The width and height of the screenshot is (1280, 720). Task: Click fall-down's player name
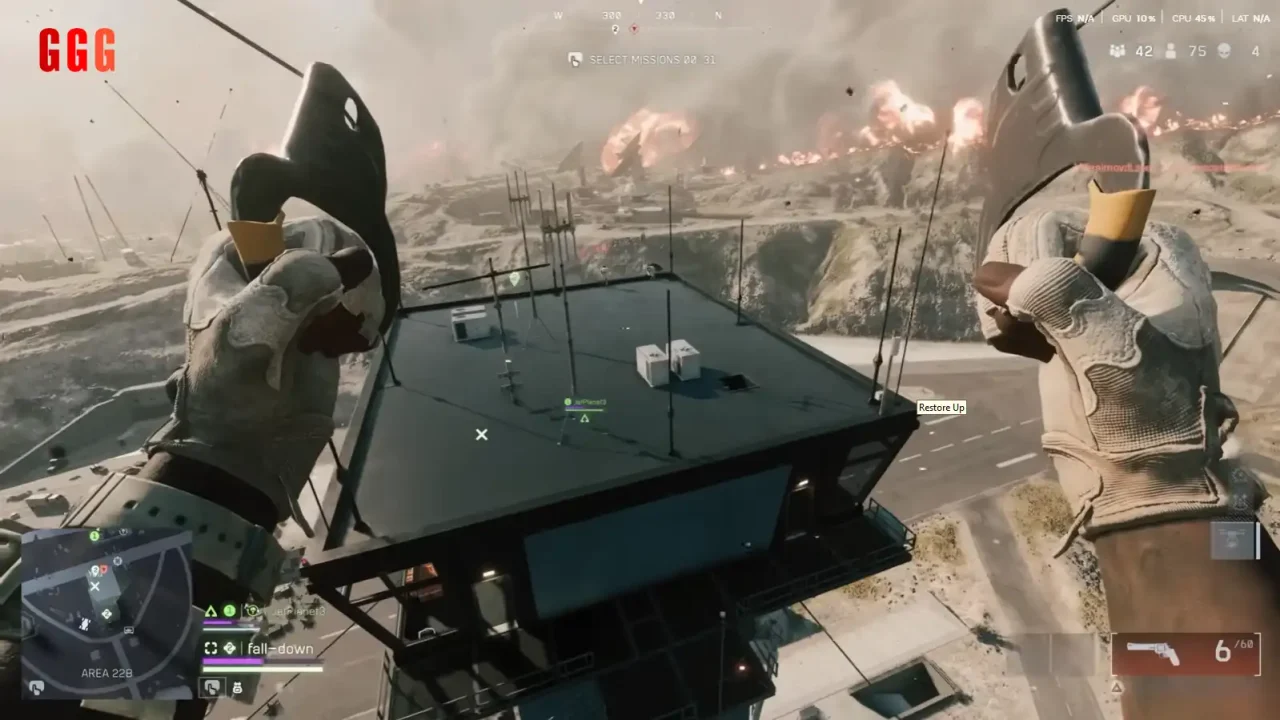pos(283,648)
